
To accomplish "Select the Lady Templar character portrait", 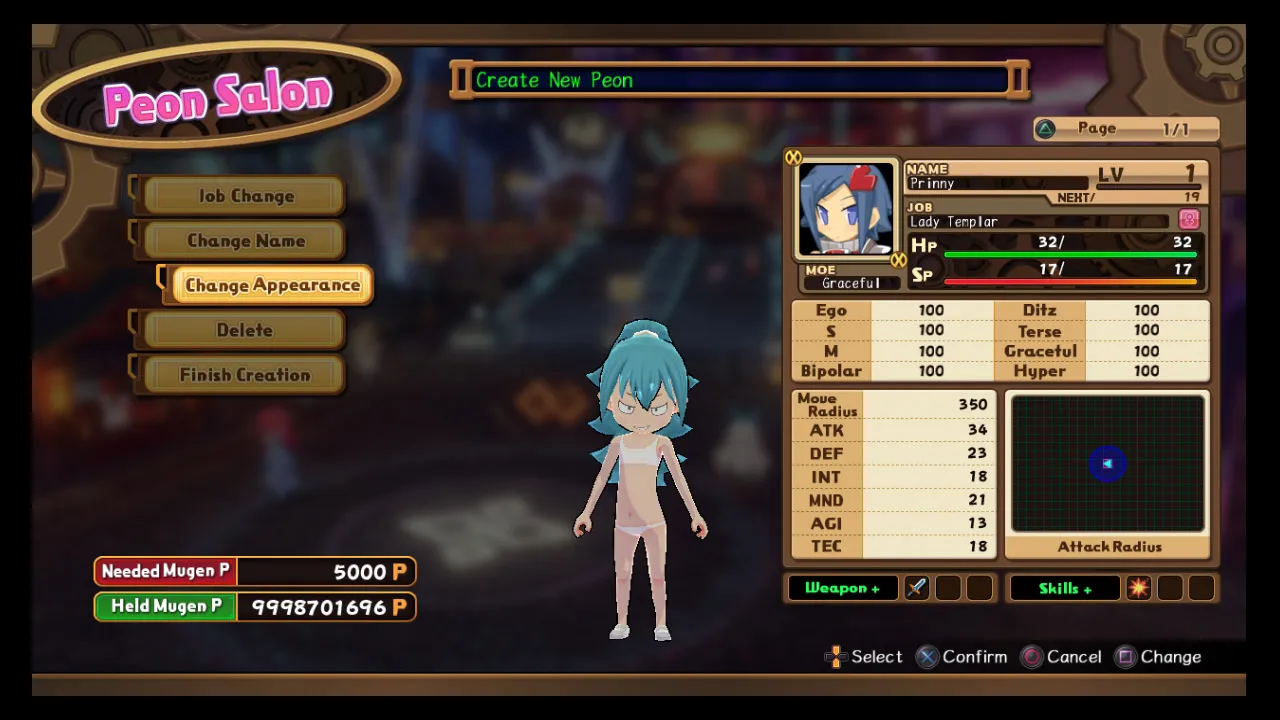I will tap(846, 210).
